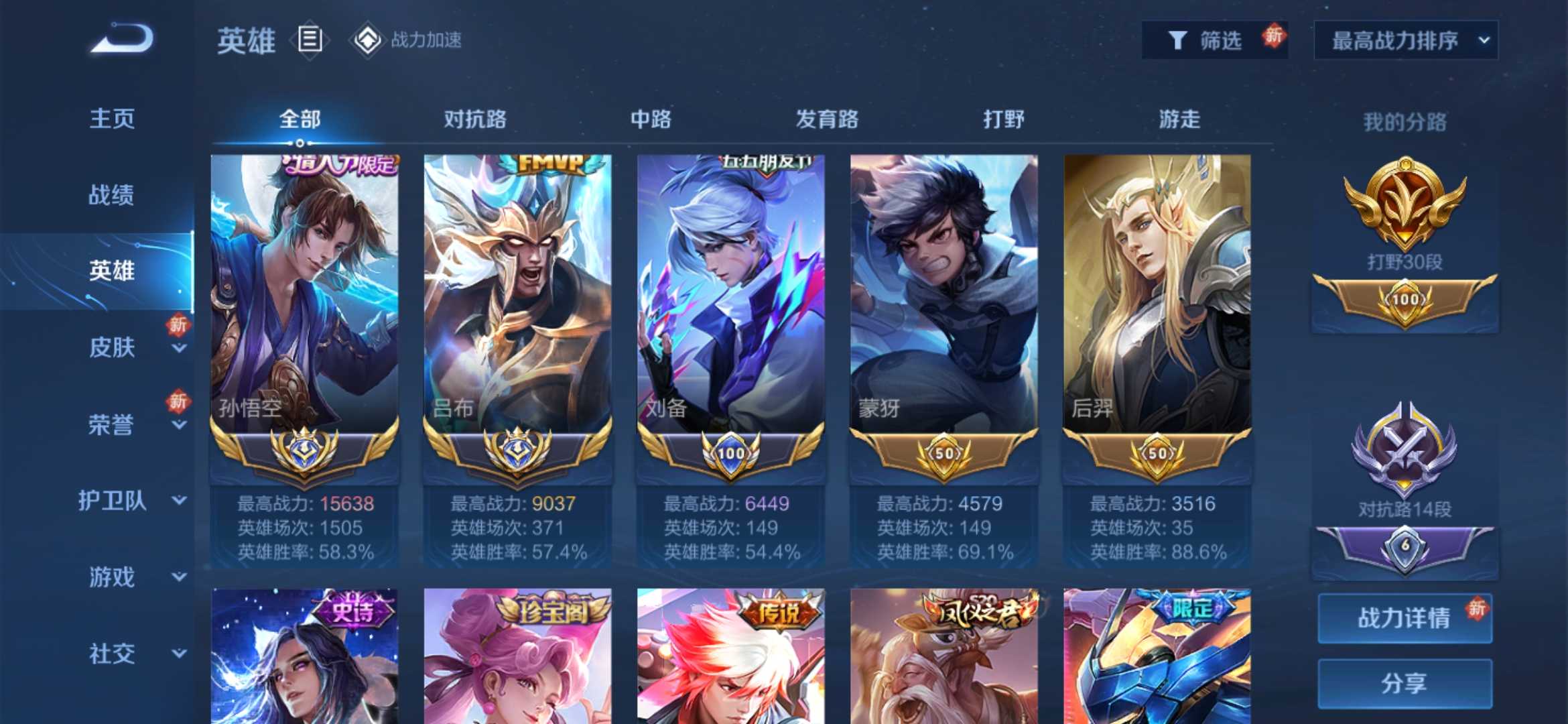Open the 最高战力排序 sorting dropdown
Viewport: 1568px width, 724px height.
1404,40
